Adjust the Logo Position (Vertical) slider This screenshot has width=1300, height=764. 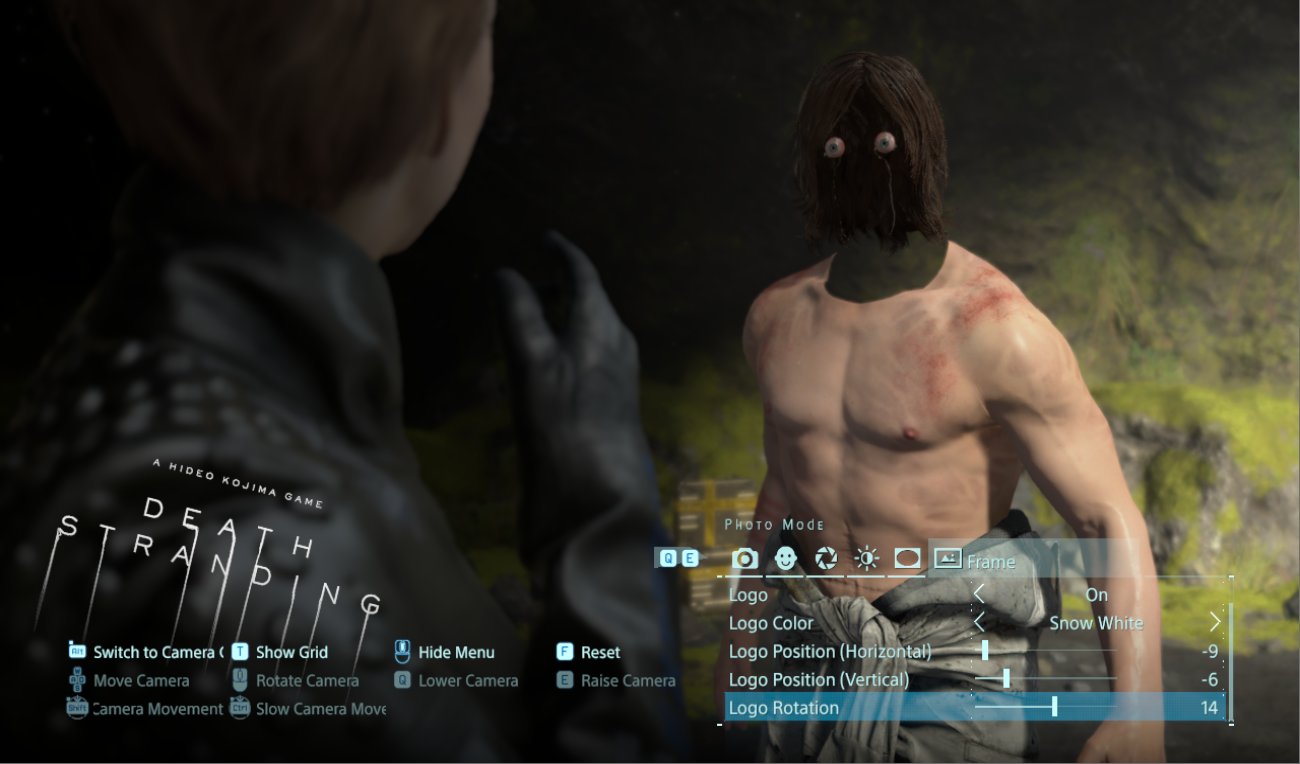[1006, 679]
